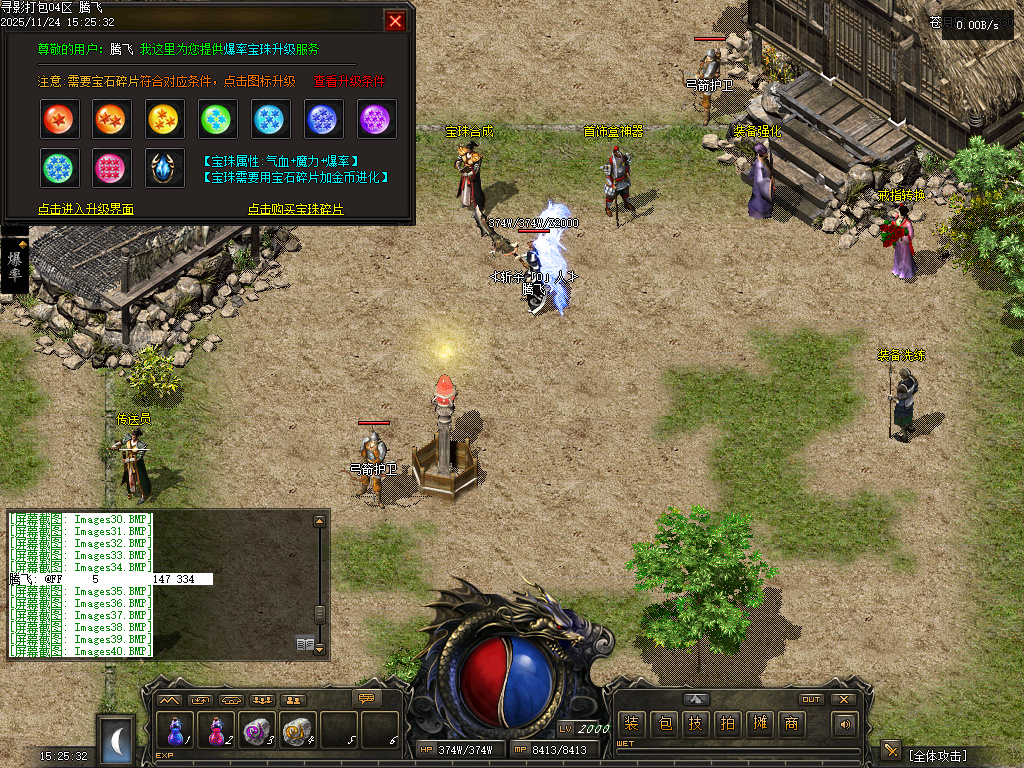Use the scroll in hotbar slot 3
This screenshot has height=768, width=1024.
coord(257,730)
